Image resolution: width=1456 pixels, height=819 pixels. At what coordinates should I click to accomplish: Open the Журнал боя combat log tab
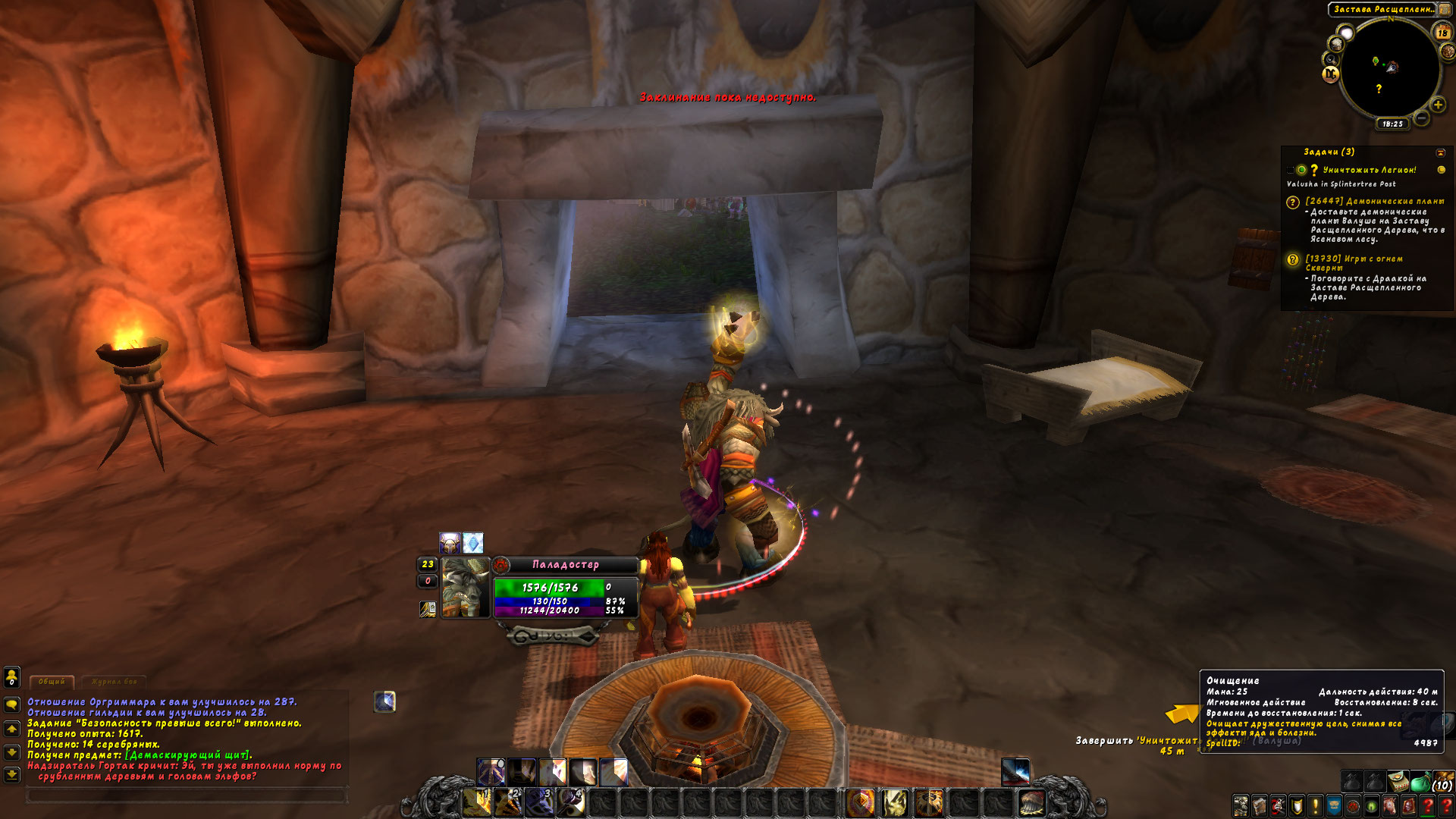114,682
